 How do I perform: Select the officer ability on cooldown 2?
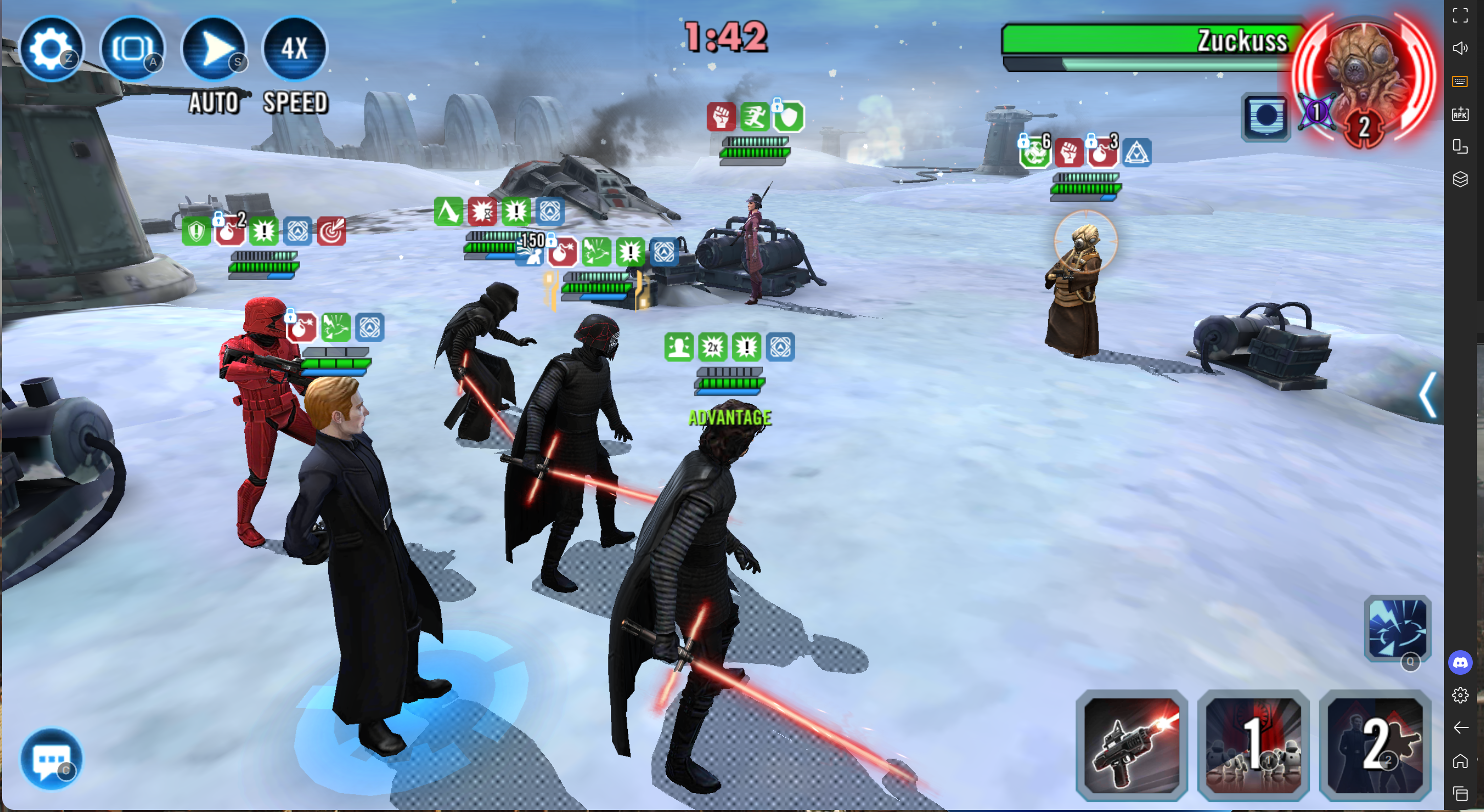coord(1374,745)
